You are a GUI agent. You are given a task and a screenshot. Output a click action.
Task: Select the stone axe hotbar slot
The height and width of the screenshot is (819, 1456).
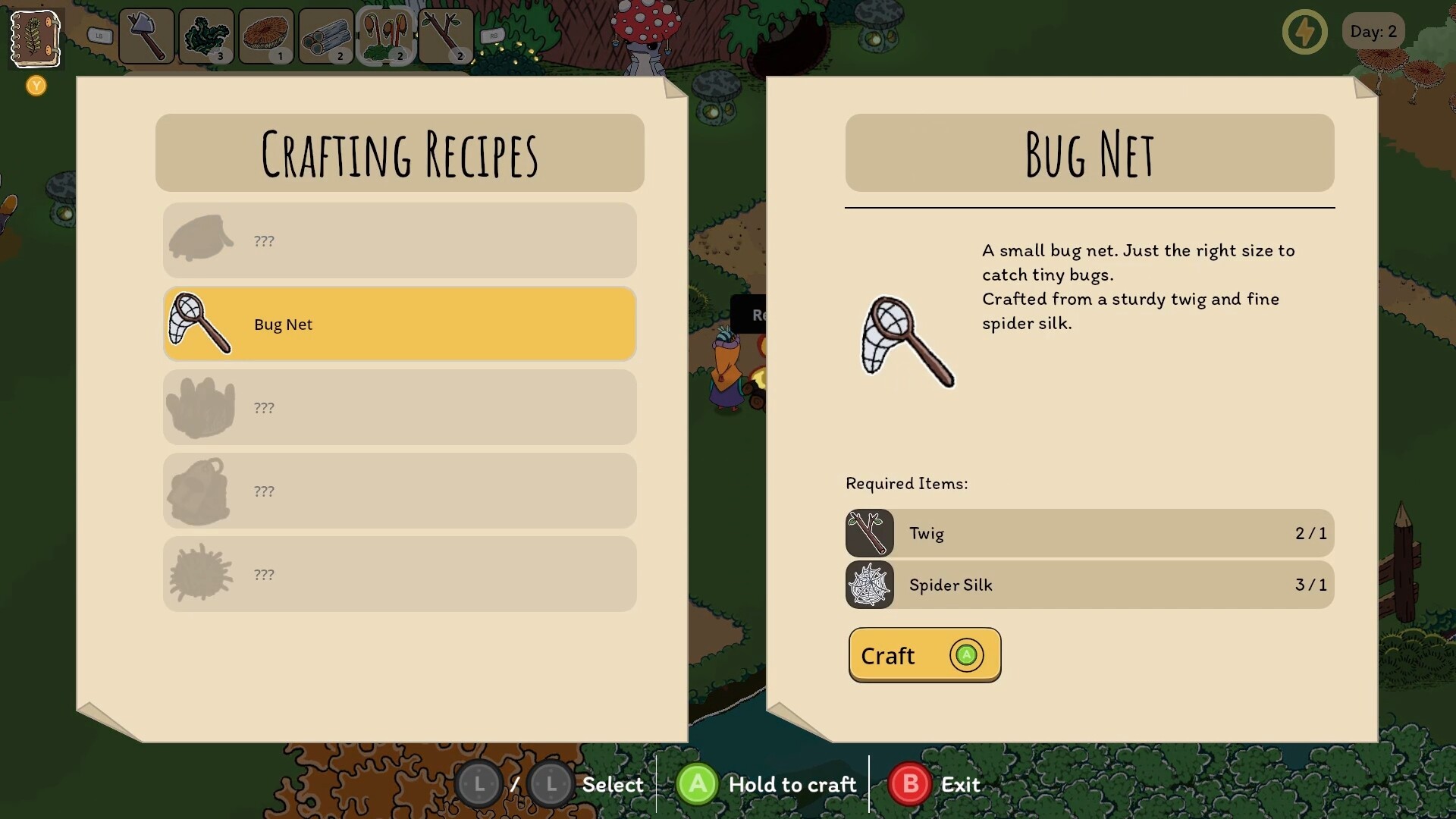(146, 36)
